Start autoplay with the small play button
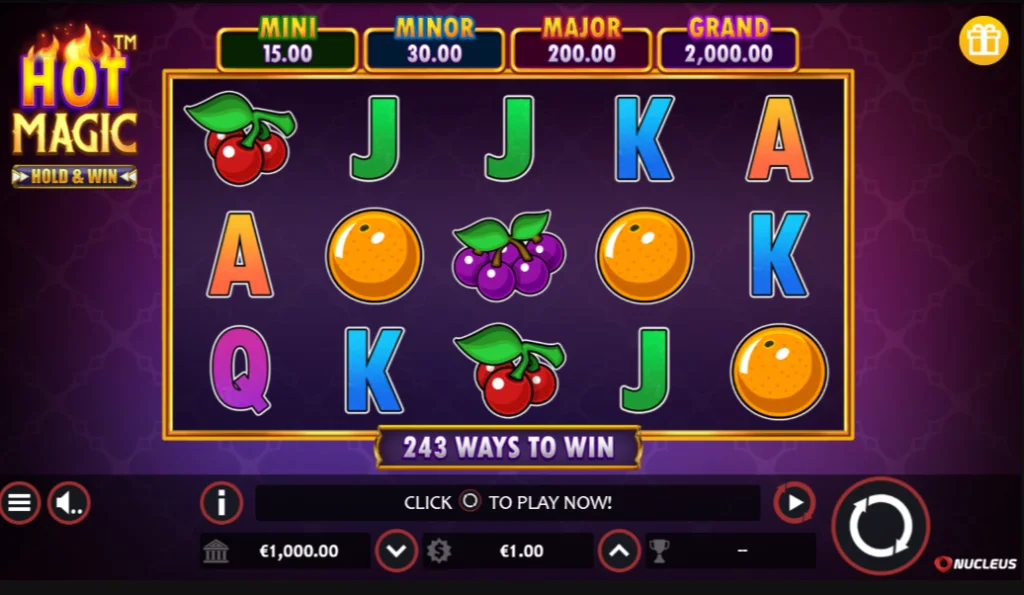Viewport: 1024px width, 595px height. pyautogui.click(x=795, y=502)
